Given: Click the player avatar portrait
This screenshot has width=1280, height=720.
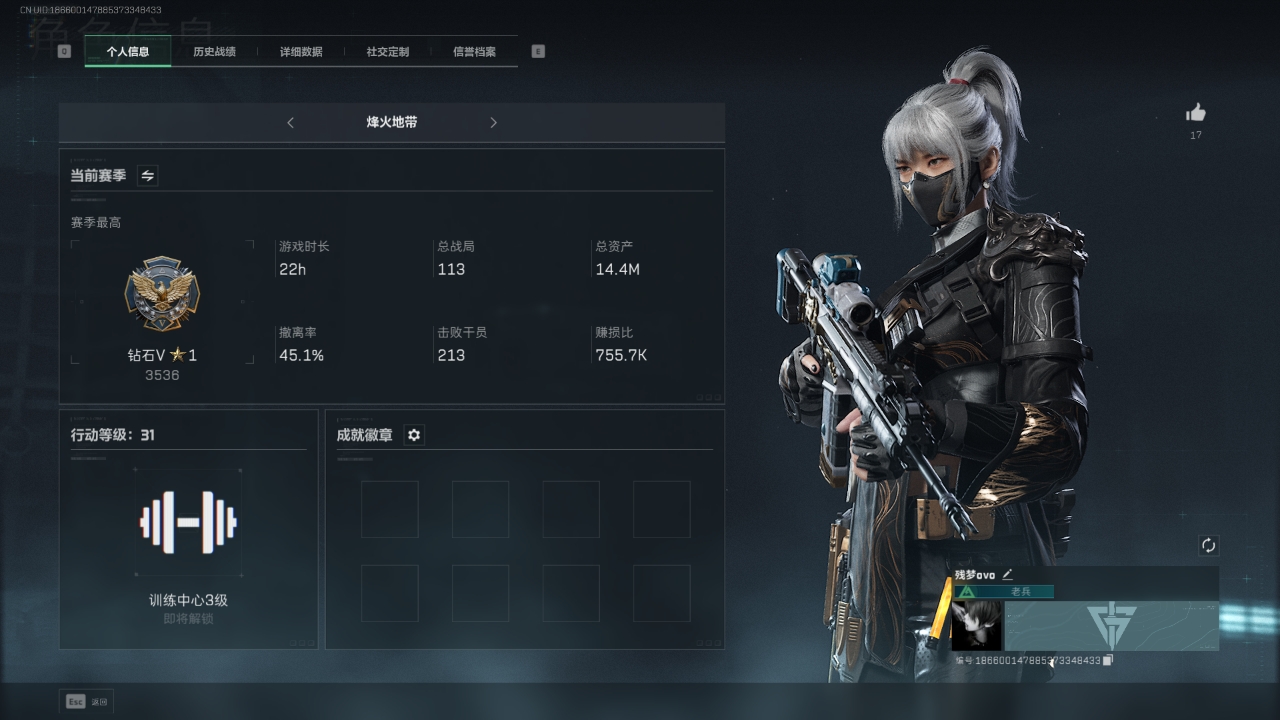Looking at the screenshot, I should tap(976, 626).
